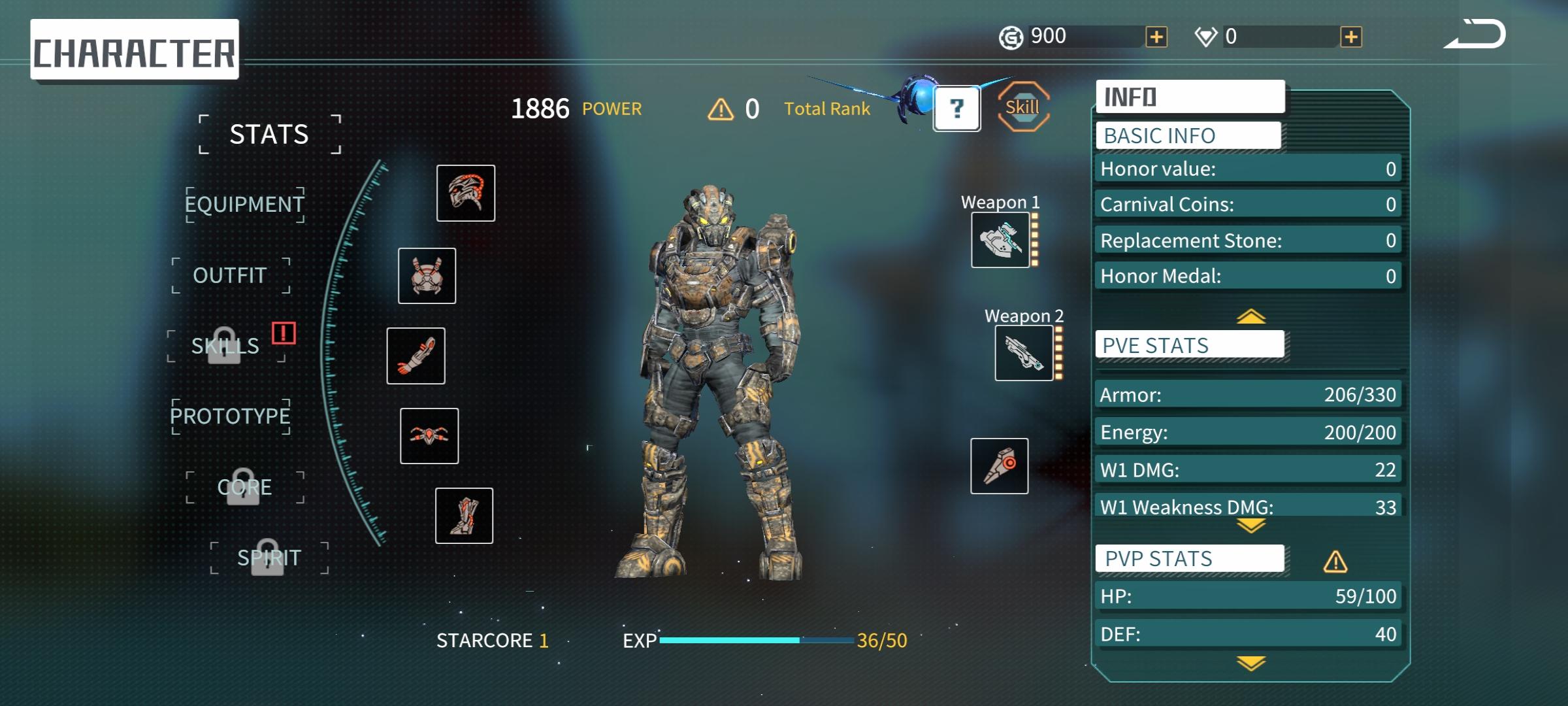Select the helmet equipment slot
This screenshot has height=706, width=1568.
click(466, 193)
